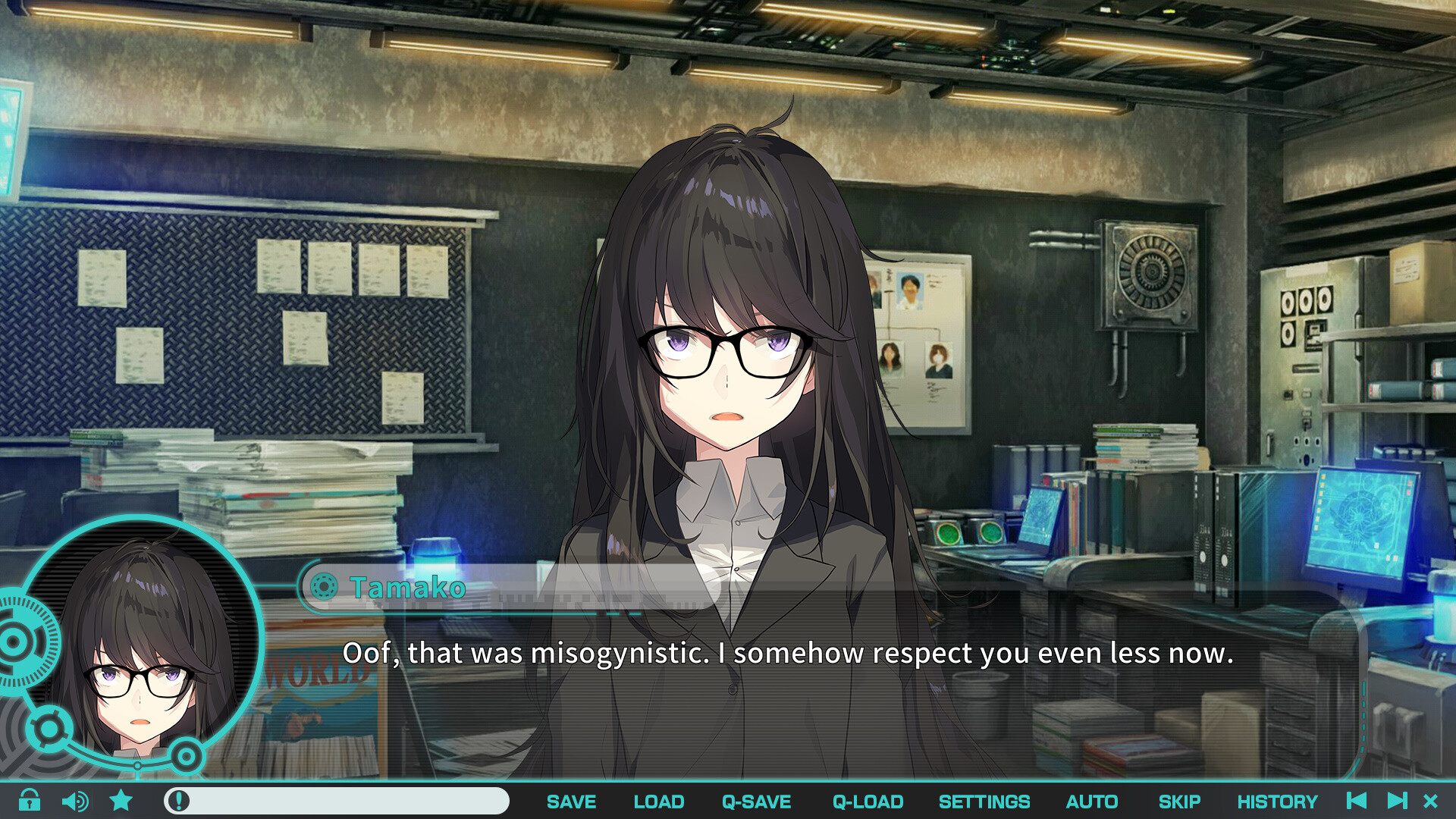
Task: Jump back with the previous-scene arrow
Action: pyautogui.click(x=1357, y=801)
